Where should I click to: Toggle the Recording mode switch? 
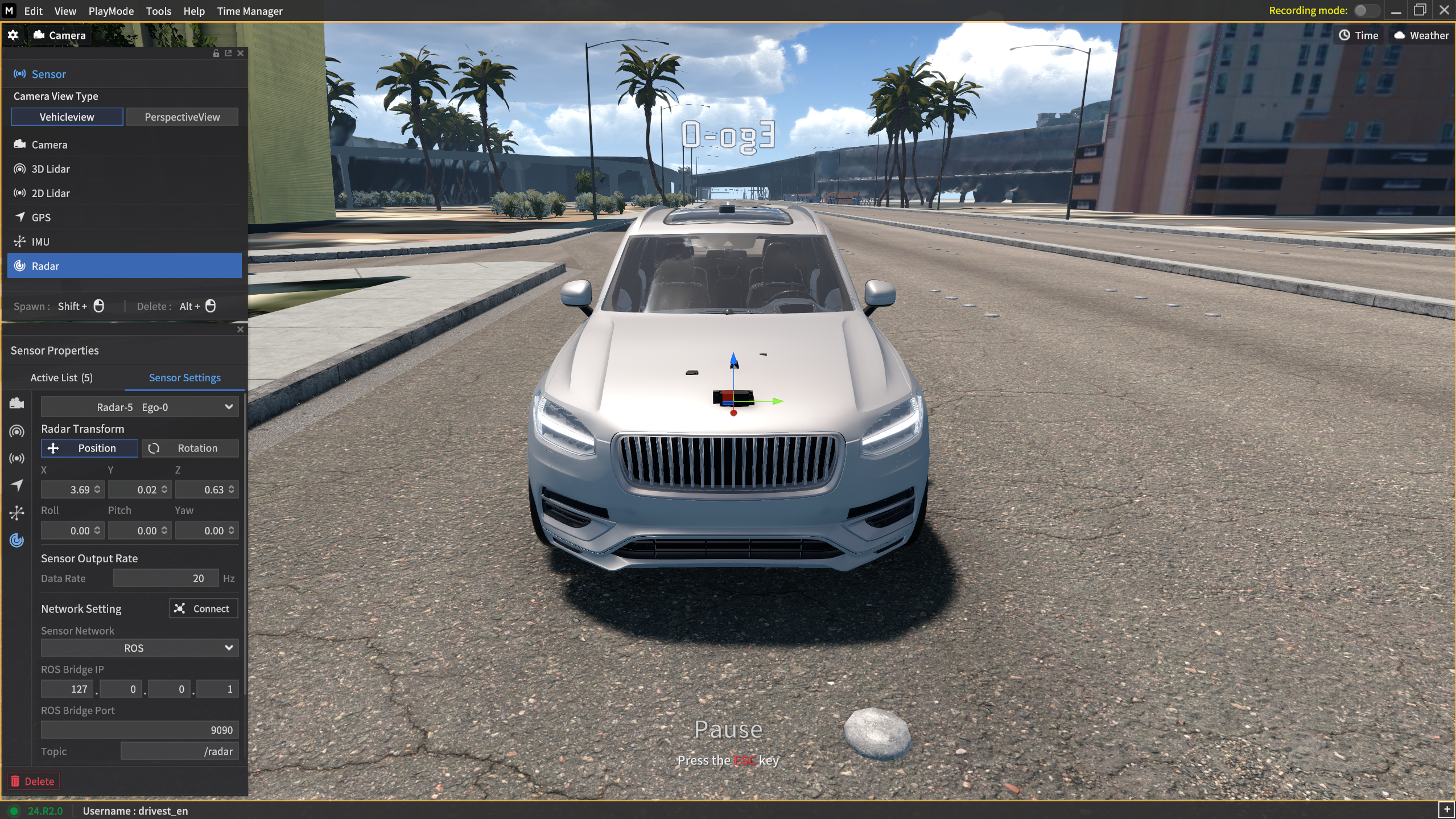point(1366,11)
